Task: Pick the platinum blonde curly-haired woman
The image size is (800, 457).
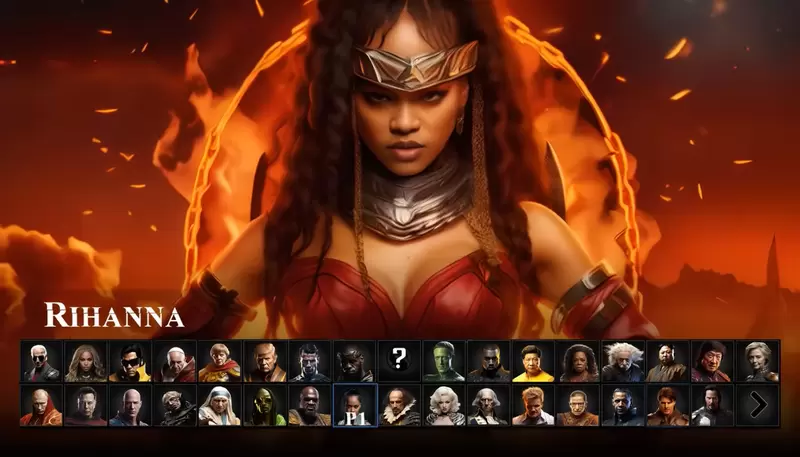Action: [x=443, y=405]
